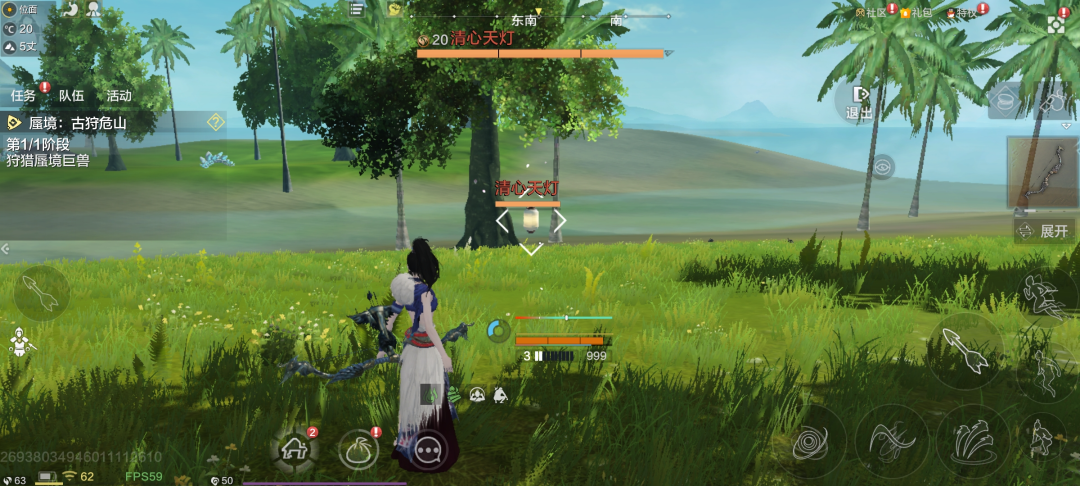Expand the panel with 展开 button
The image size is (1080, 486).
1045,231
